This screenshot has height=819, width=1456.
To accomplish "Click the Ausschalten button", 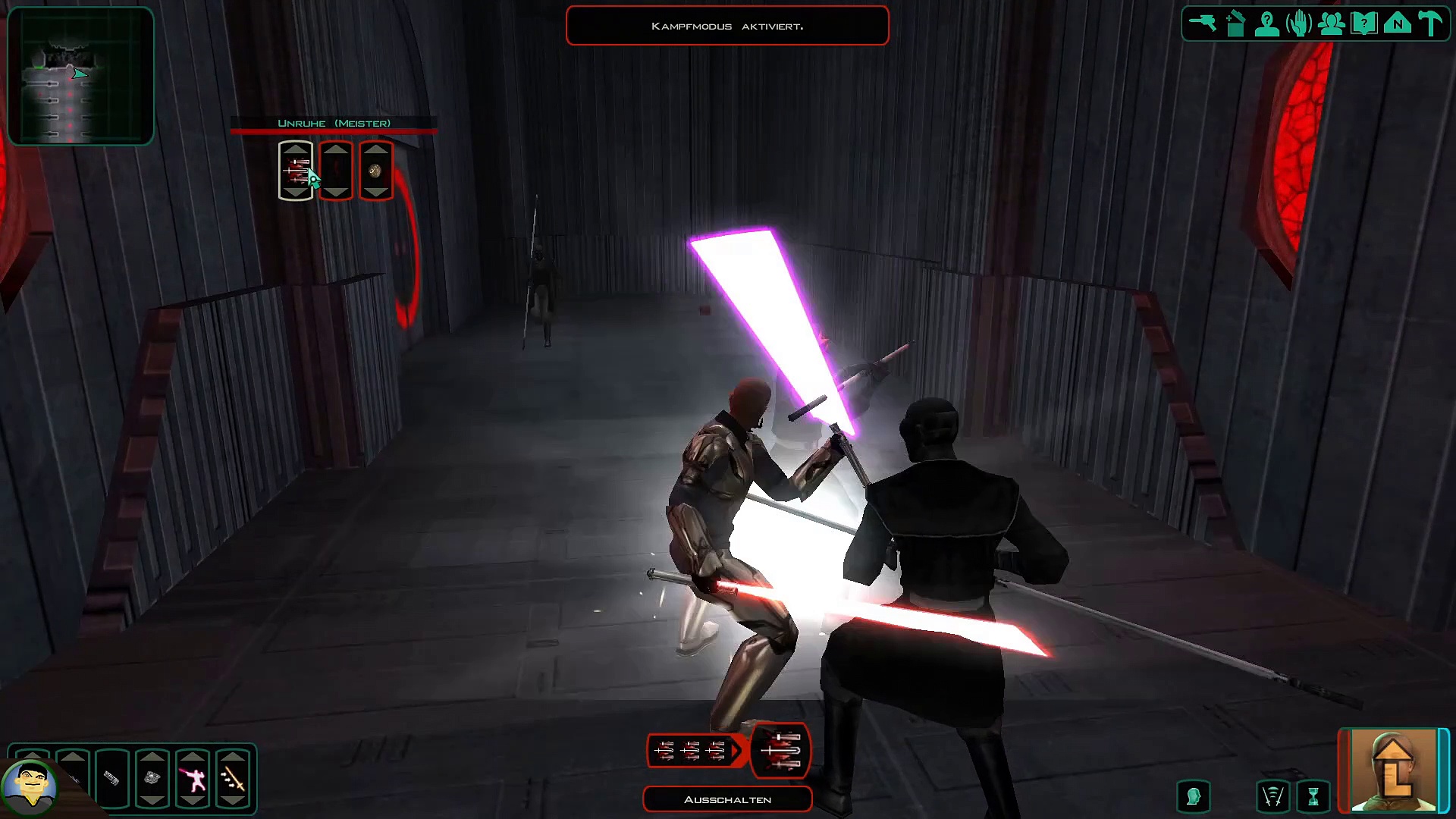I will (x=727, y=799).
